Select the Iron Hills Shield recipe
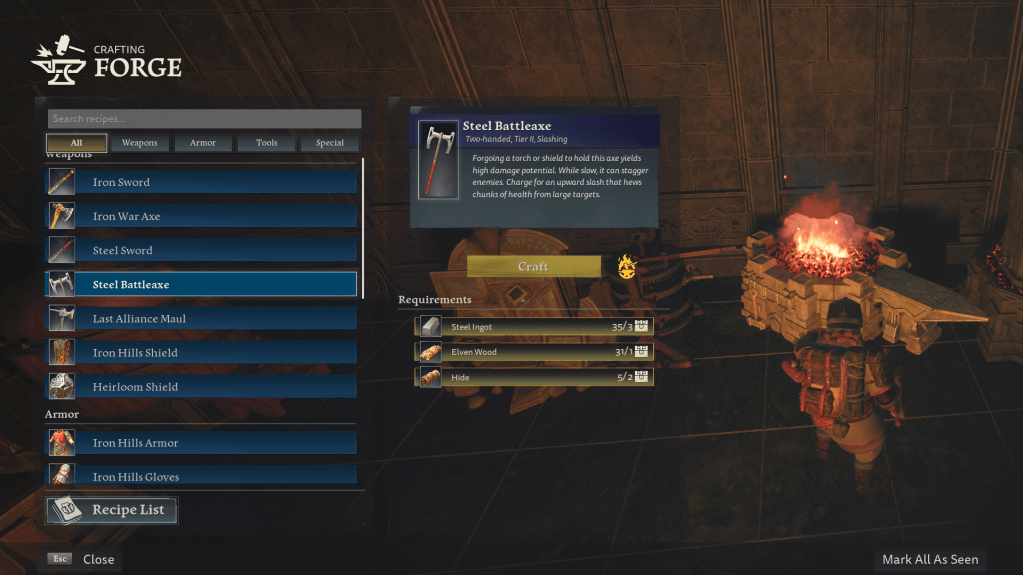Image resolution: width=1023 pixels, height=575 pixels. (201, 352)
